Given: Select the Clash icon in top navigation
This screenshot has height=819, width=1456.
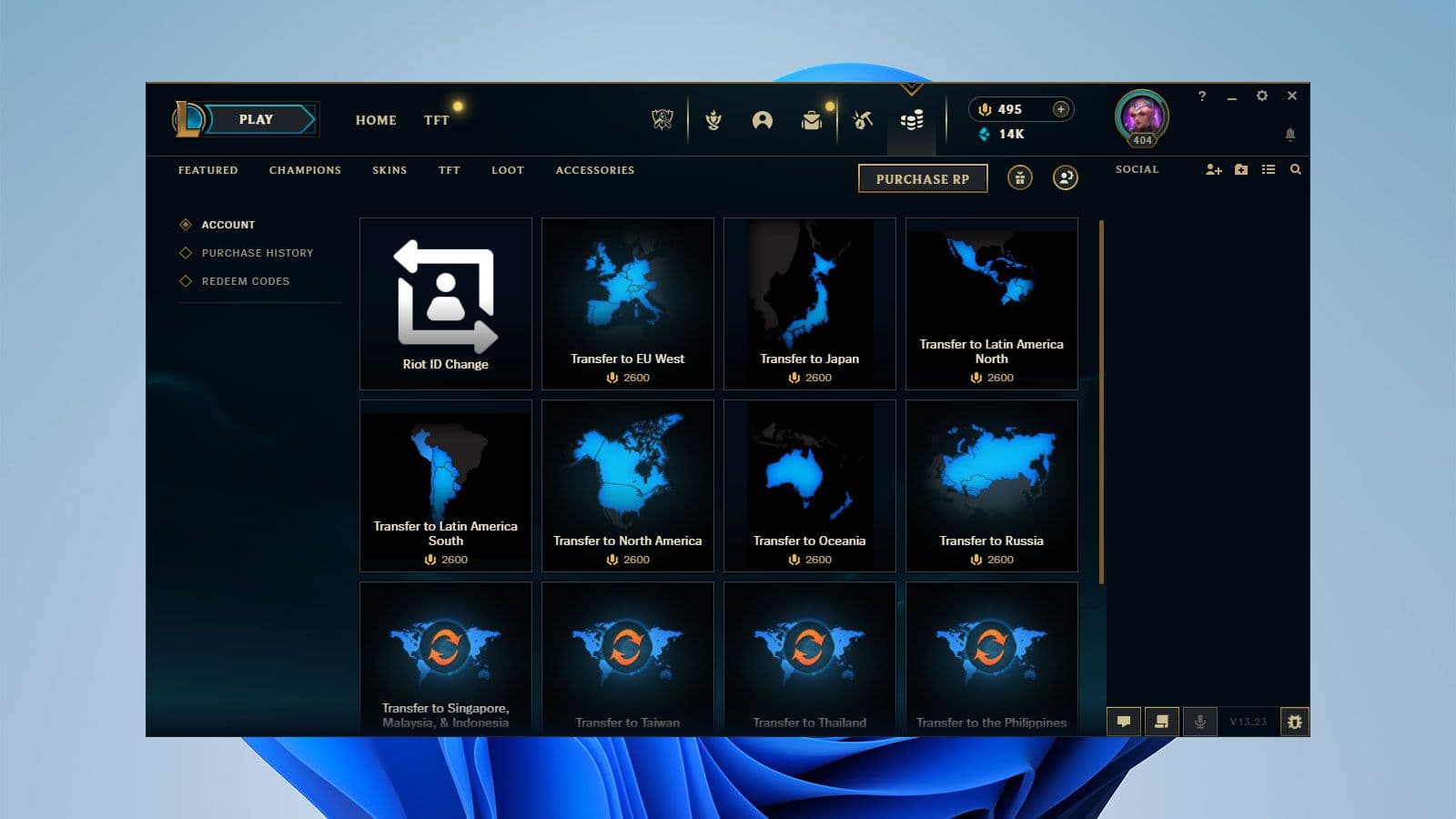Looking at the screenshot, I should pyautogui.click(x=714, y=119).
